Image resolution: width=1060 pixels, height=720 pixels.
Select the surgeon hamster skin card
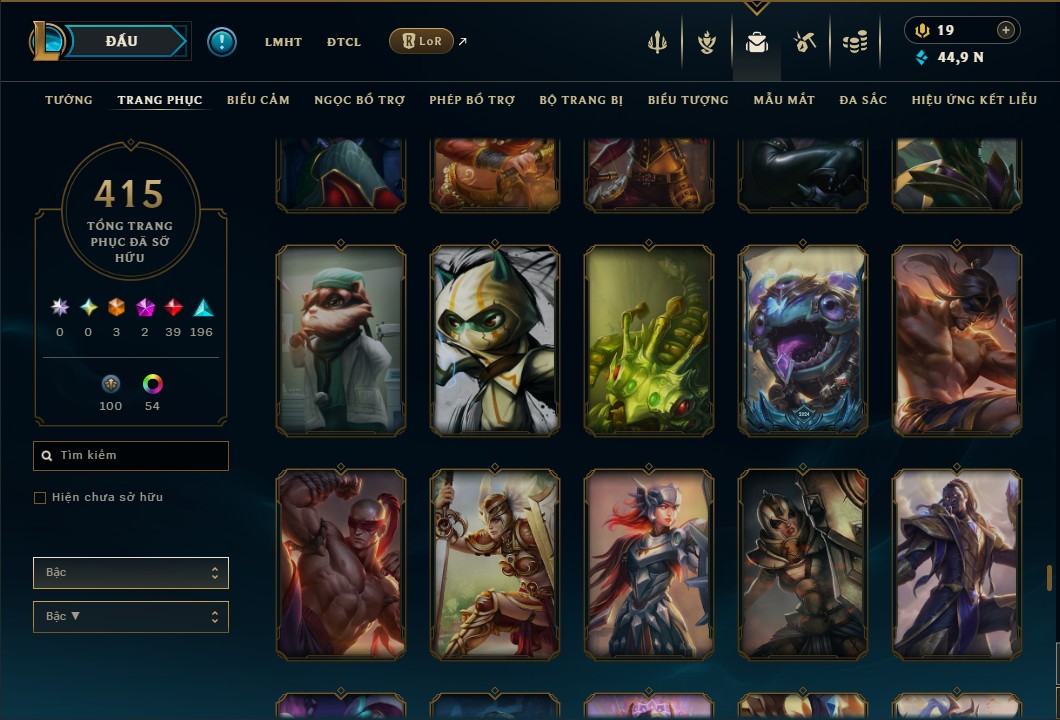pyautogui.click(x=341, y=342)
